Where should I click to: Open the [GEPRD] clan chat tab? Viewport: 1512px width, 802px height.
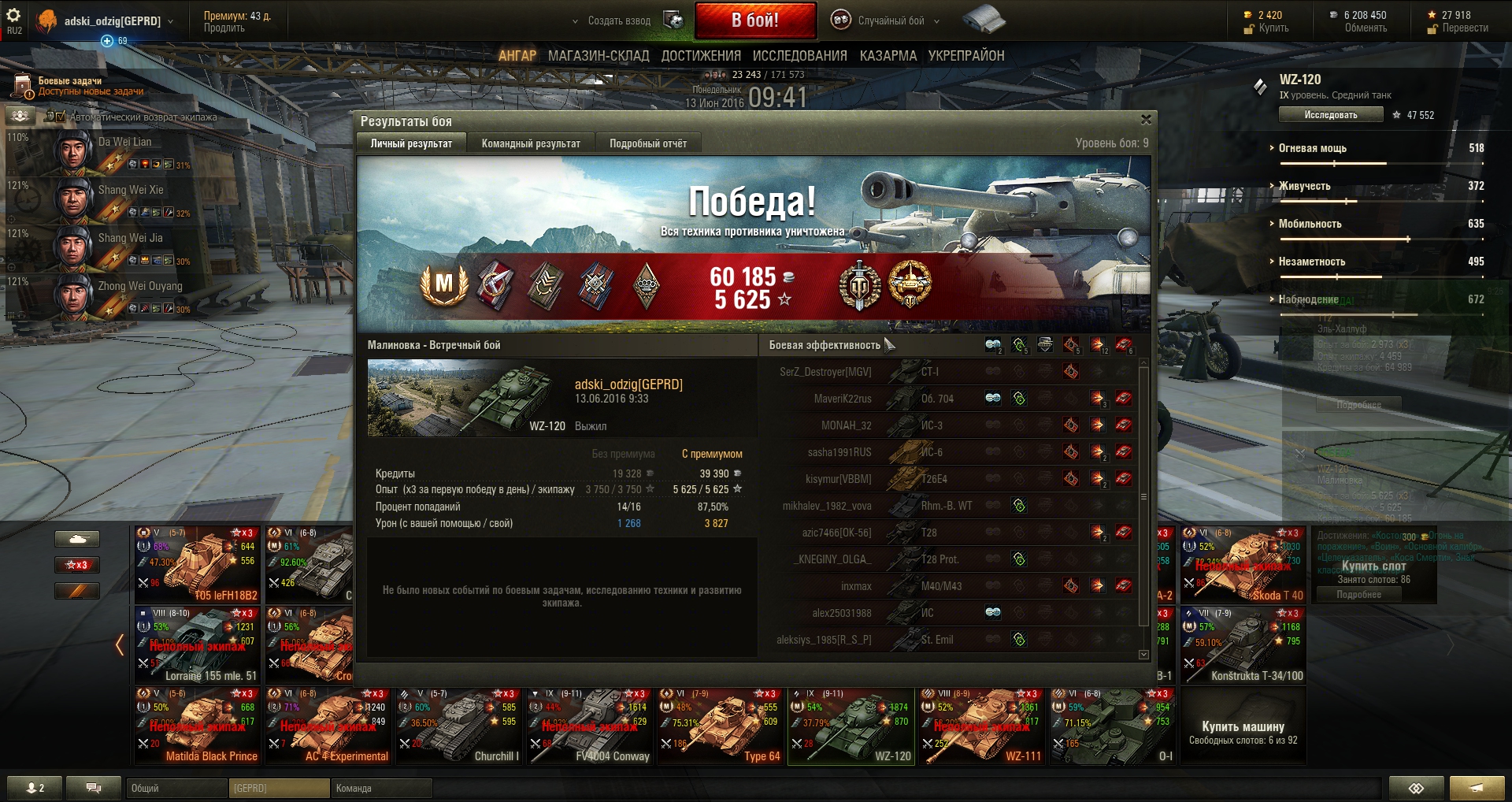tap(280, 788)
